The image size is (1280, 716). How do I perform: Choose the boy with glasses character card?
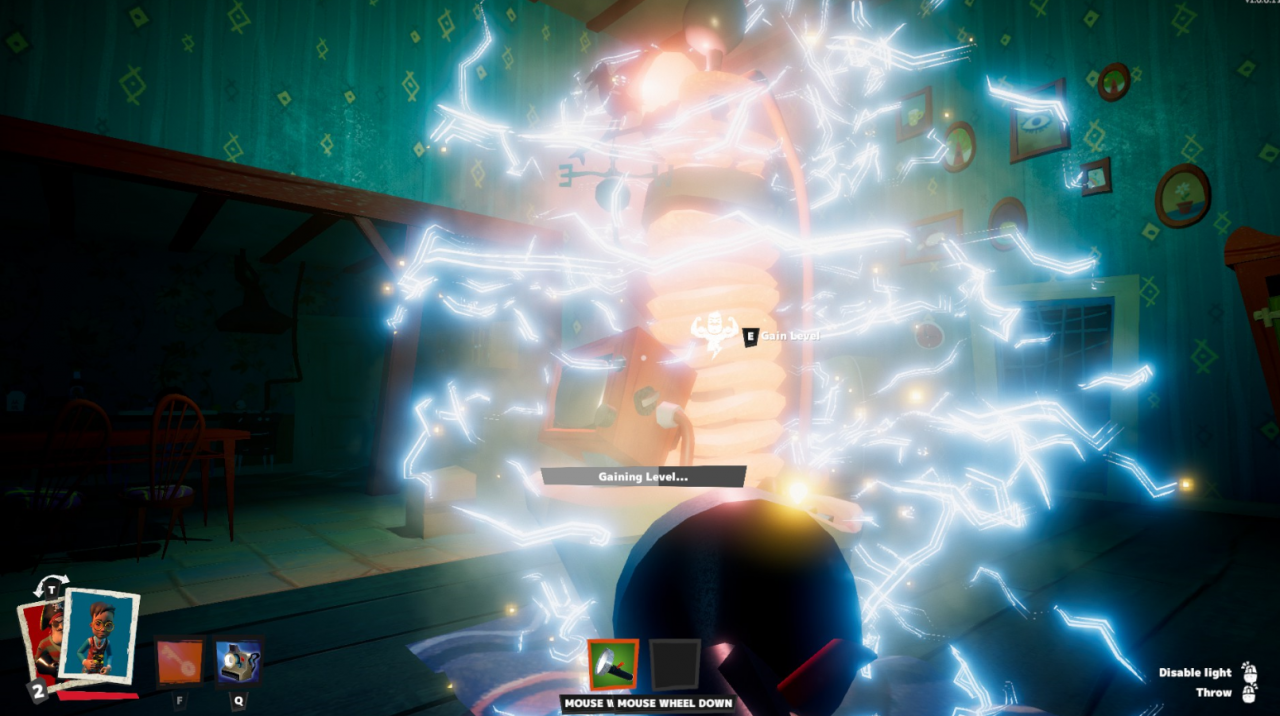98,635
